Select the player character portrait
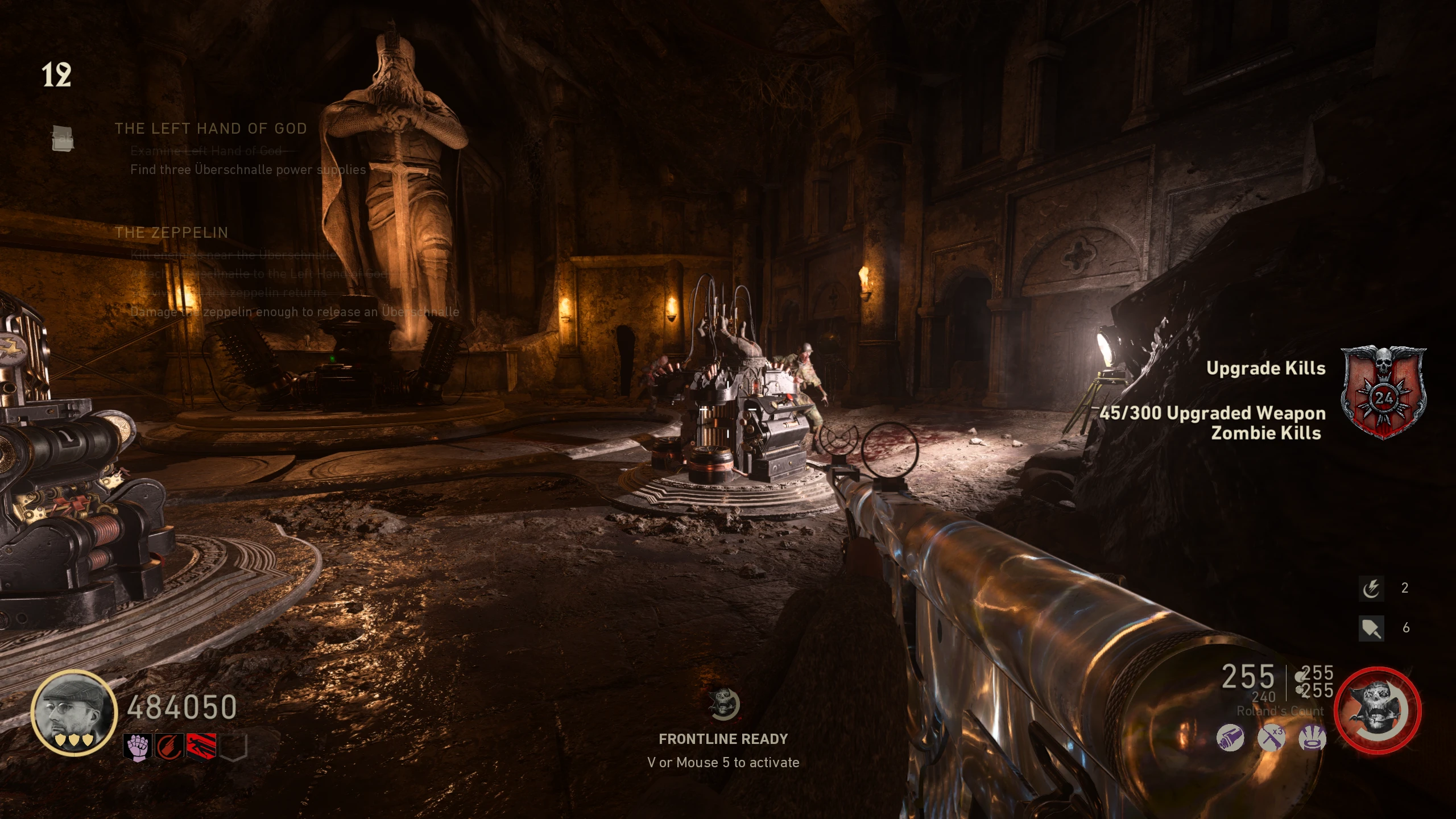The width and height of the screenshot is (1456, 819). (x=74, y=712)
